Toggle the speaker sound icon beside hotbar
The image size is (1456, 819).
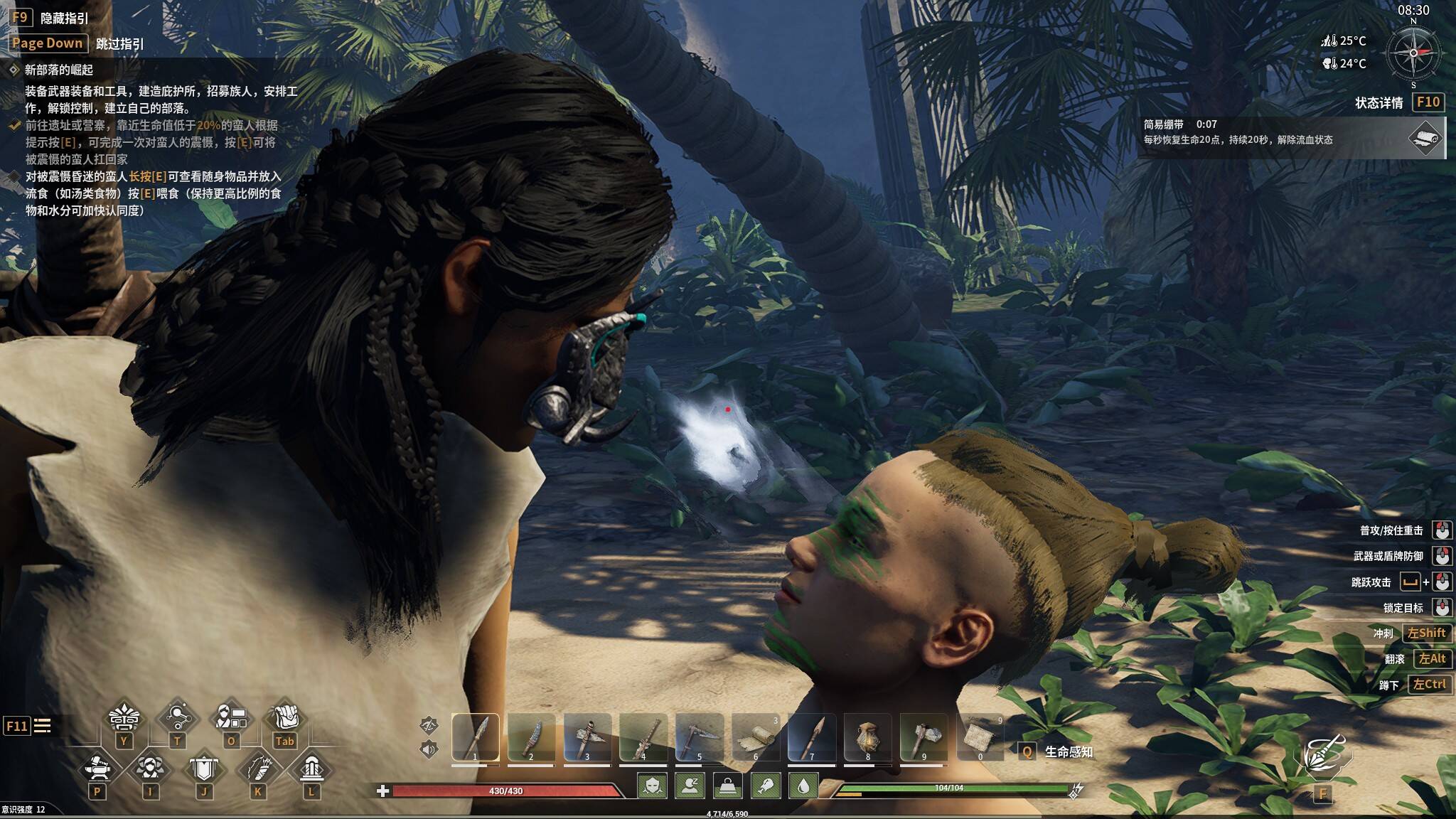tap(429, 749)
